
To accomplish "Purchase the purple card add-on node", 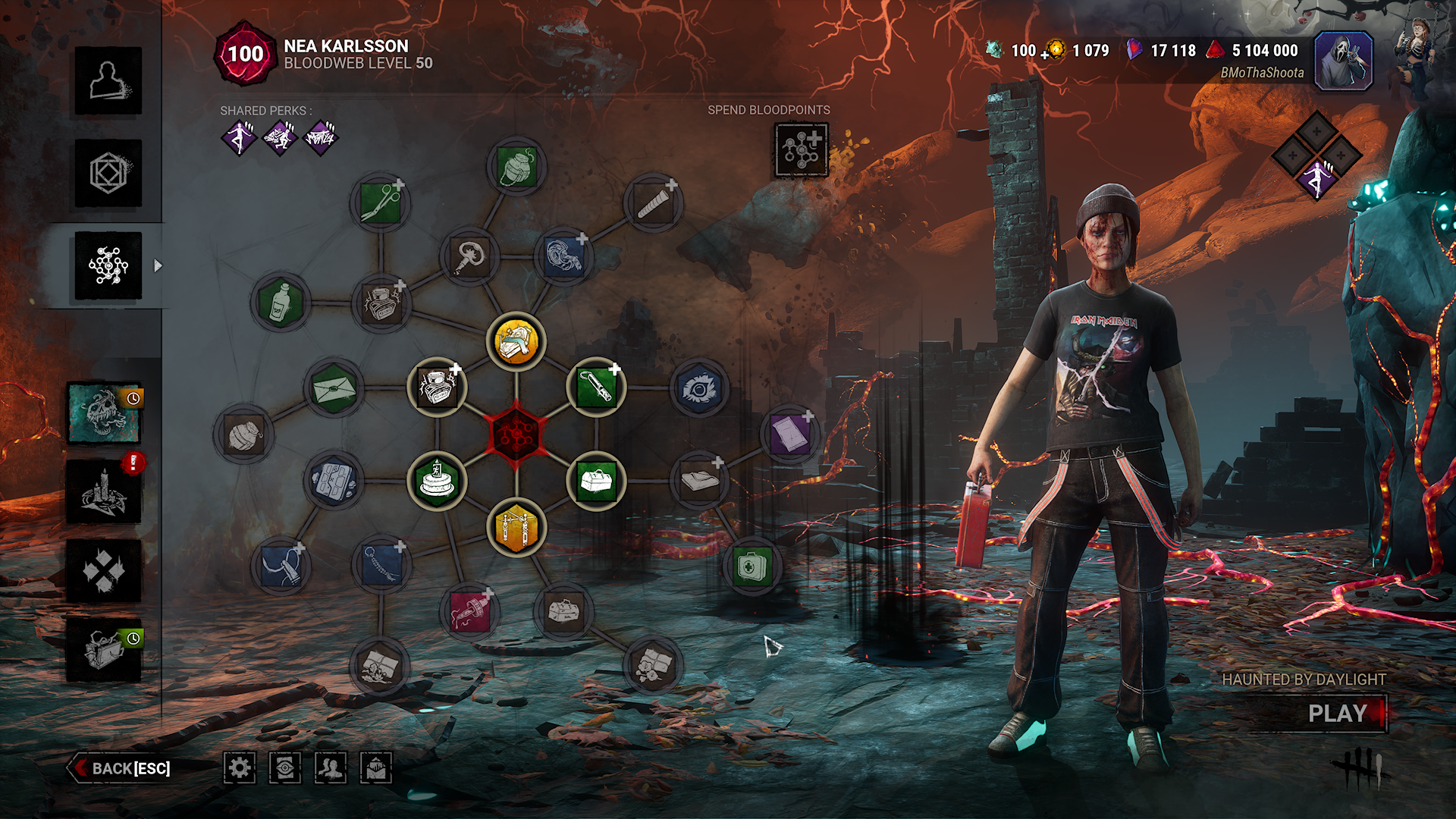I will point(789,435).
